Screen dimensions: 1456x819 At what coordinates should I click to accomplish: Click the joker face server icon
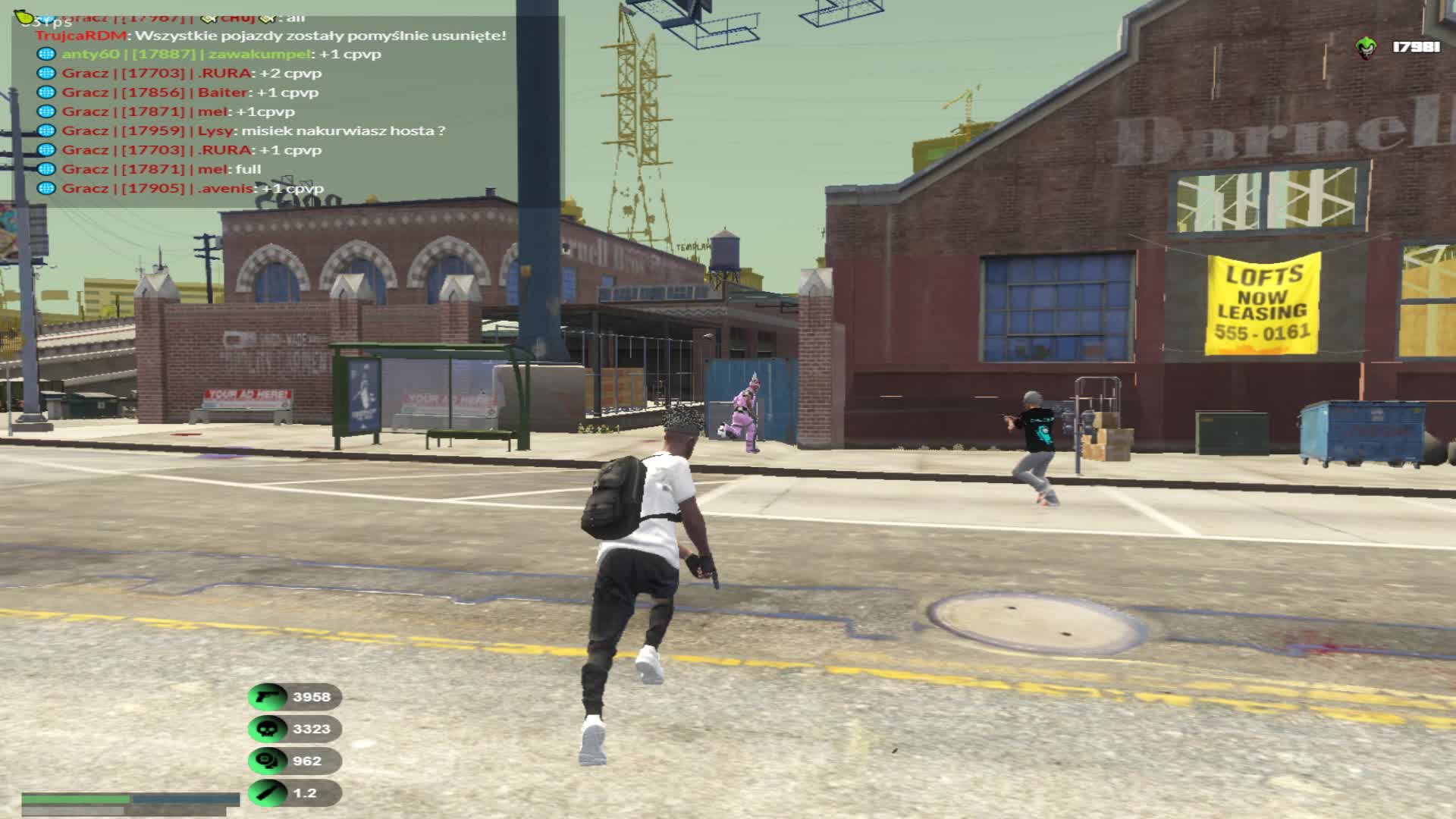[x=1366, y=48]
